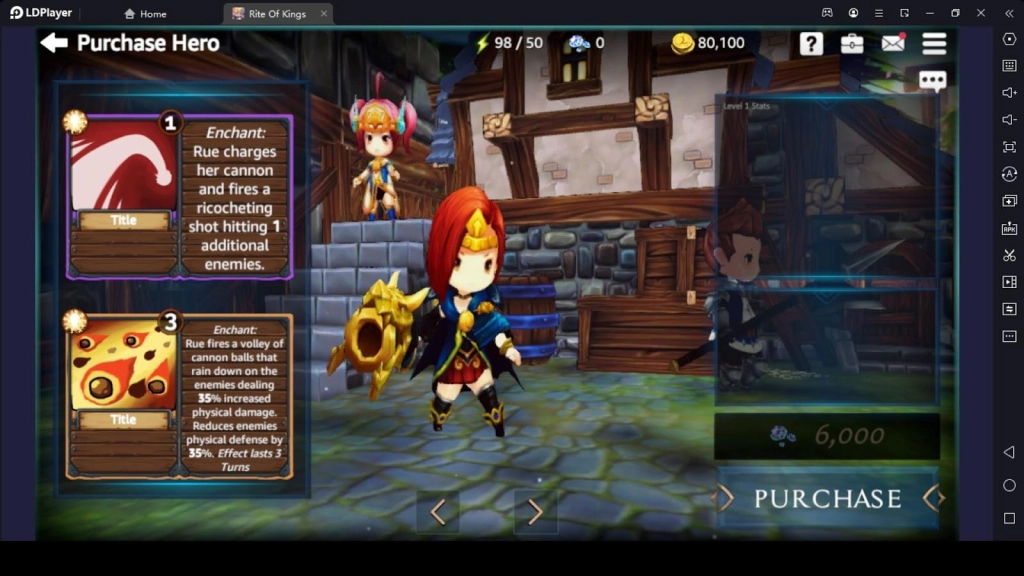Open the hamburger main menu
The width and height of the screenshot is (1024, 576).
click(x=934, y=43)
